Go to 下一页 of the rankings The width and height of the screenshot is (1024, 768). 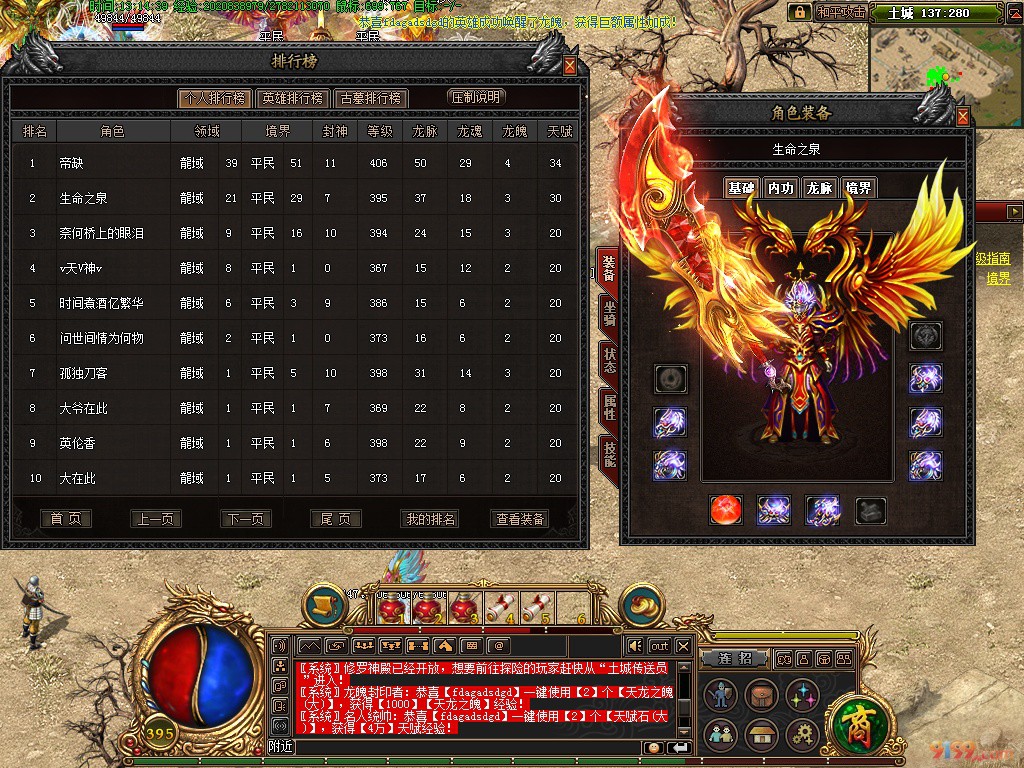pyautogui.click(x=245, y=519)
